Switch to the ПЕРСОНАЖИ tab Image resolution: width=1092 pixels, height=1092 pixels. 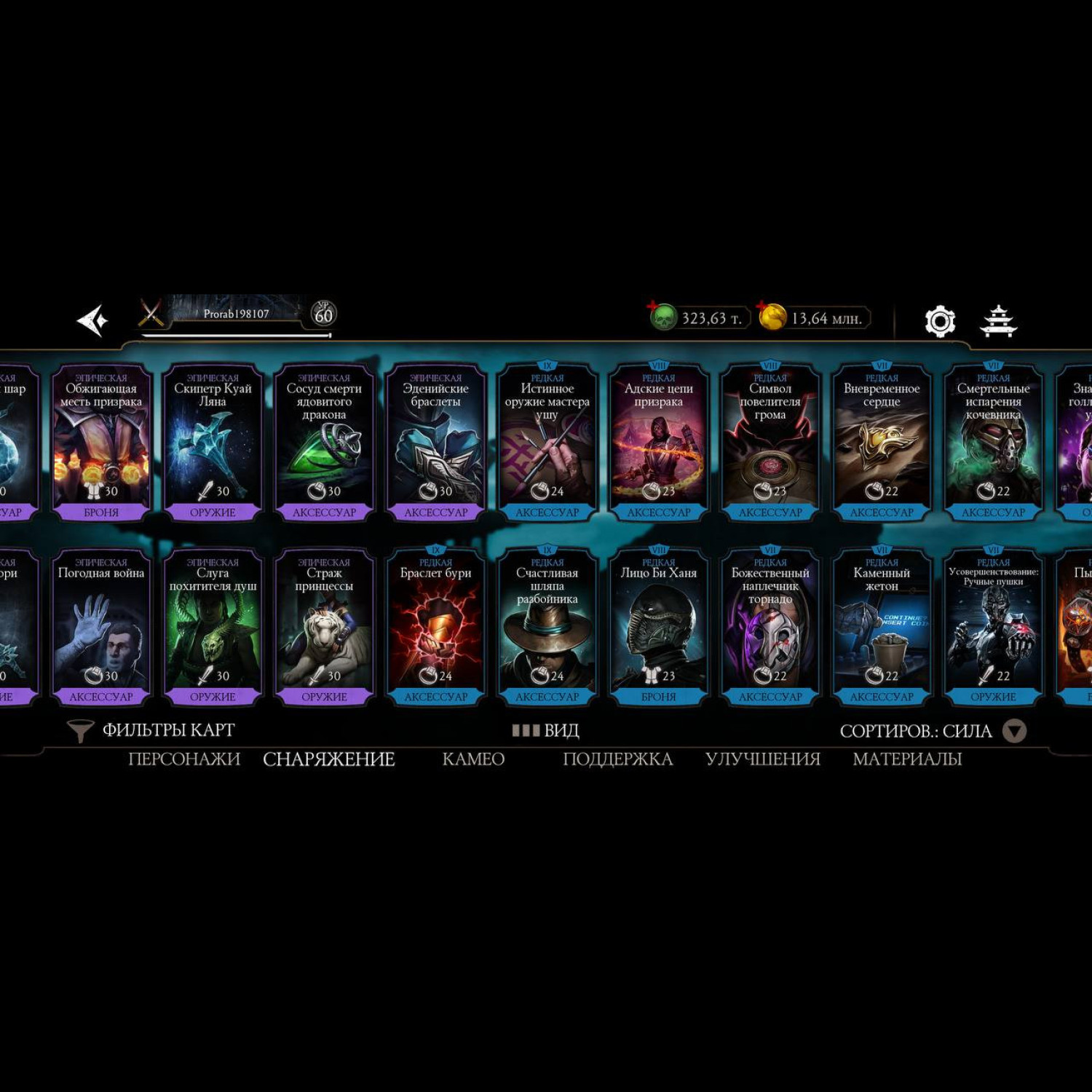(x=184, y=759)
